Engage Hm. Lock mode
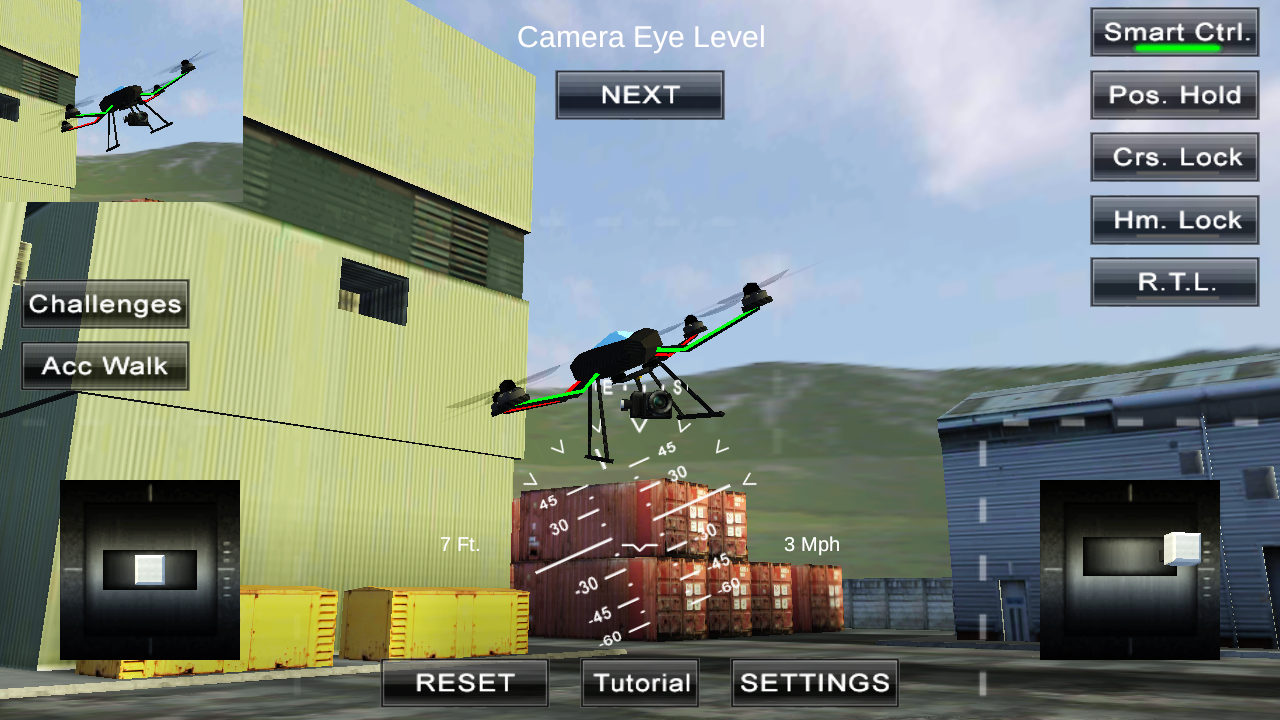Screen dimensions: 1280x720 1174,219
